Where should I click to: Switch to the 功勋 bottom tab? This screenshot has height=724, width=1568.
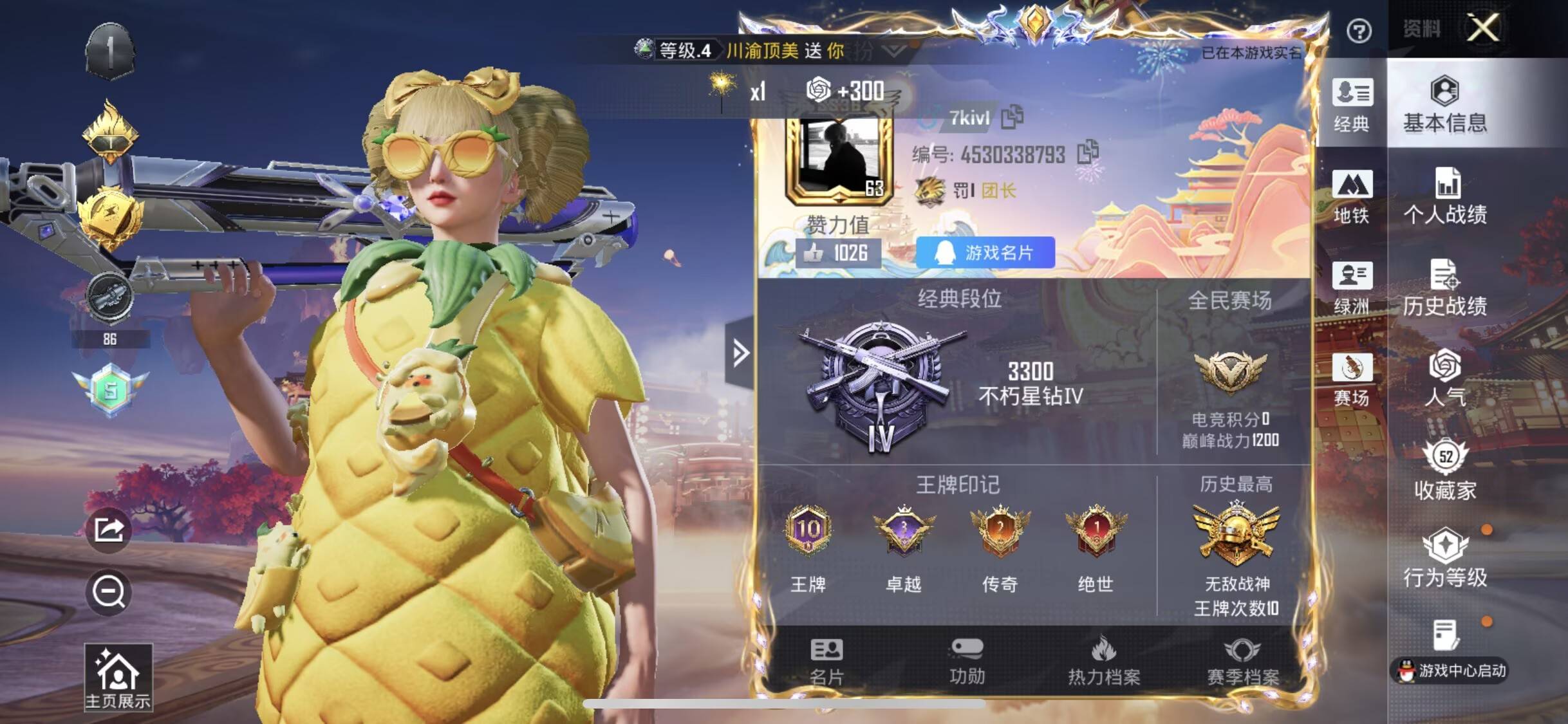pos(967,662)
